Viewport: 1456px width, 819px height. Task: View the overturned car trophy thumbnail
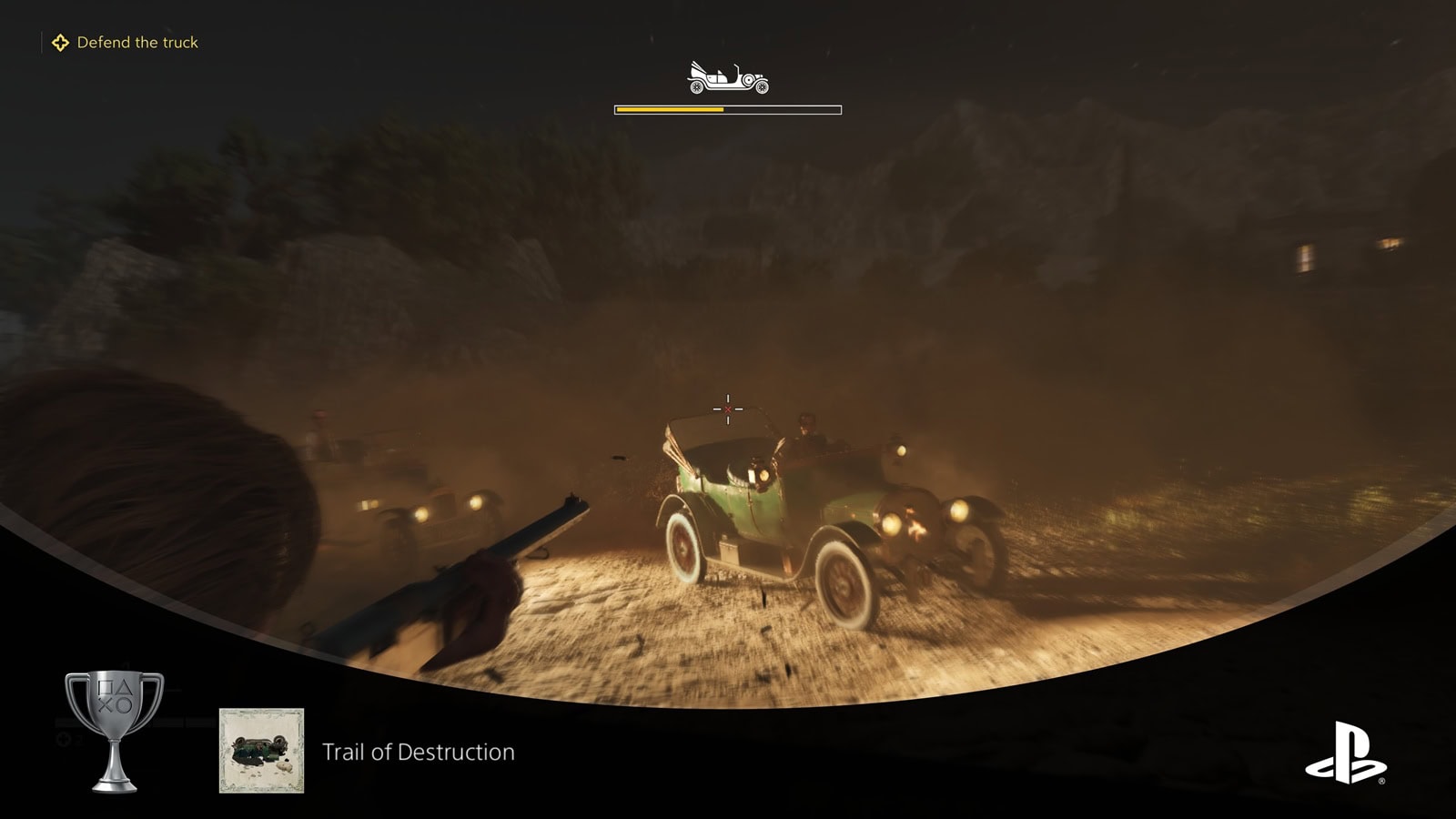pos(261,751)
